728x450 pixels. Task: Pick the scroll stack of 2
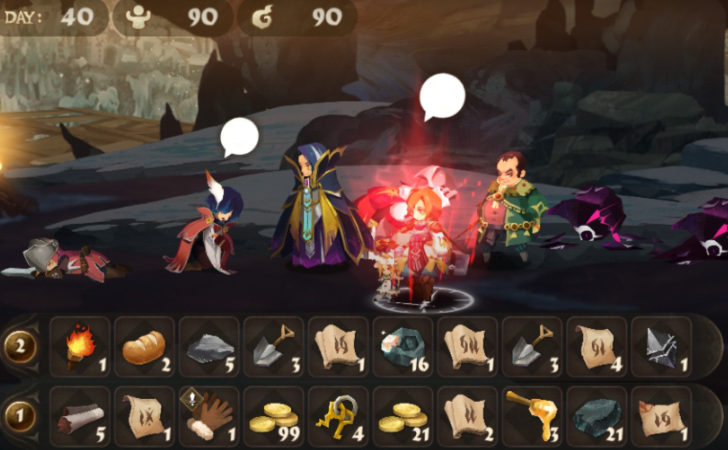tap(467, 416)
